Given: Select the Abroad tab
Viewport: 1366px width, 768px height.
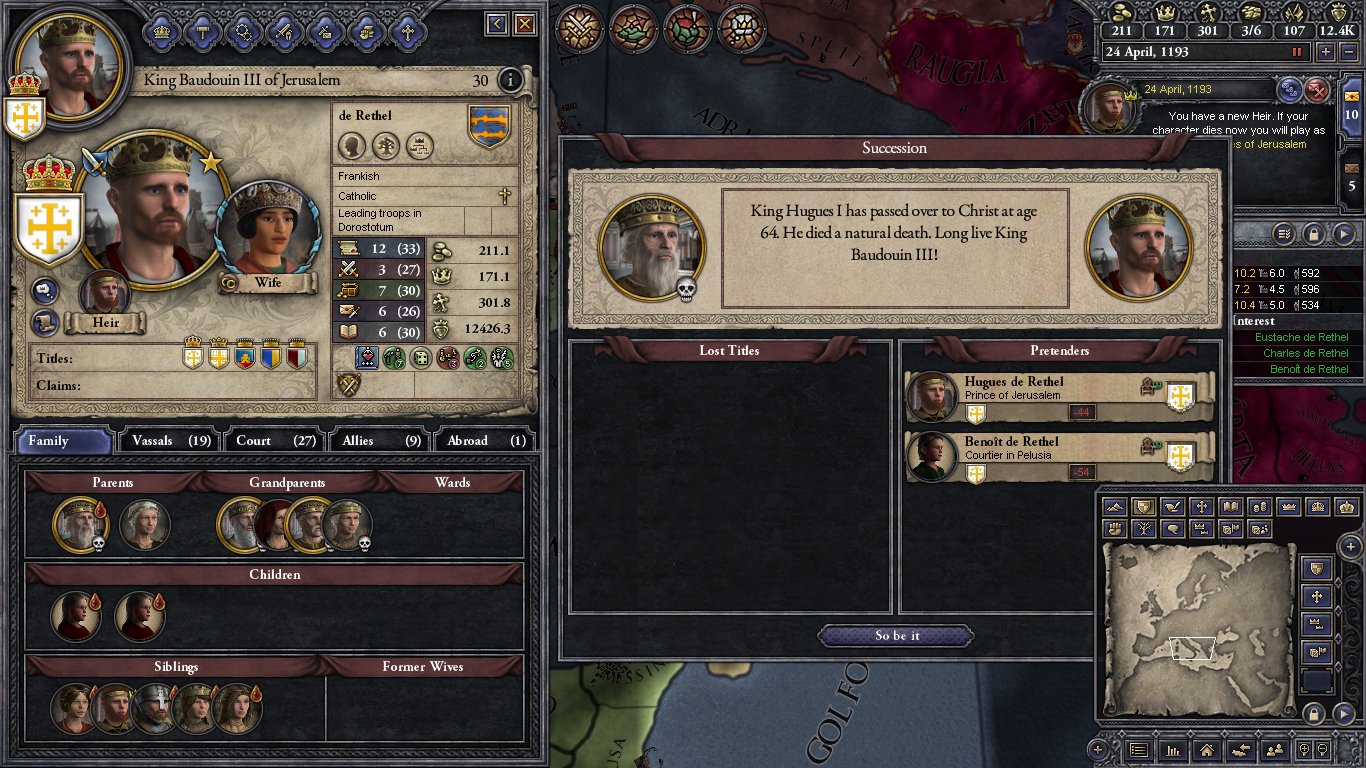Looking at the screenshot, I should pyautogui.click(x=484, y=440).
